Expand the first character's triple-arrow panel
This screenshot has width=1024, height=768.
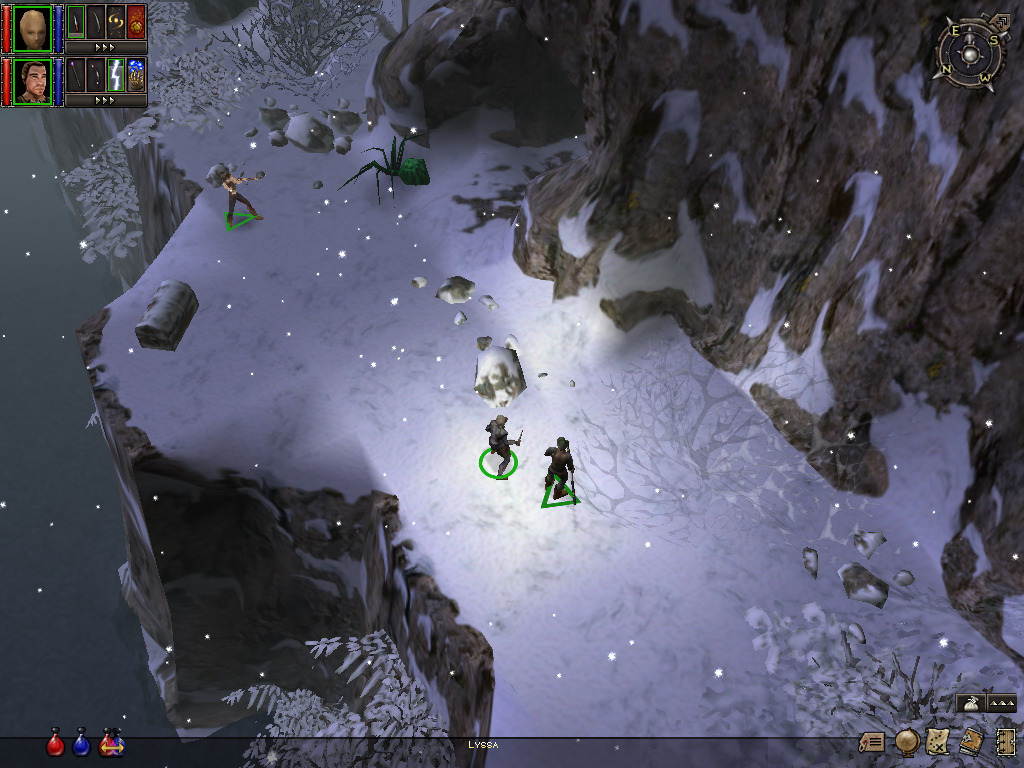105,47
